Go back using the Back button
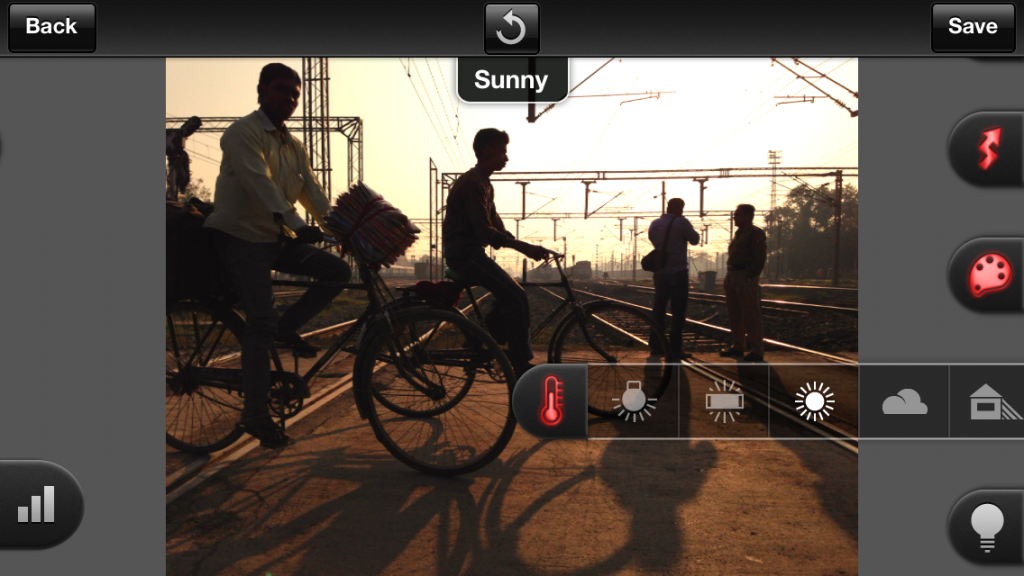This screenshot has width=1024, height=576. (x=51, y=27)
